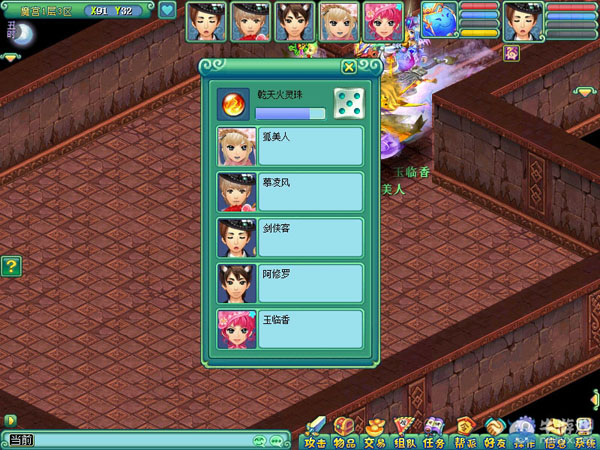Open the 物品 inventory chest
This screenshot has height=450, width=600.
345,432
